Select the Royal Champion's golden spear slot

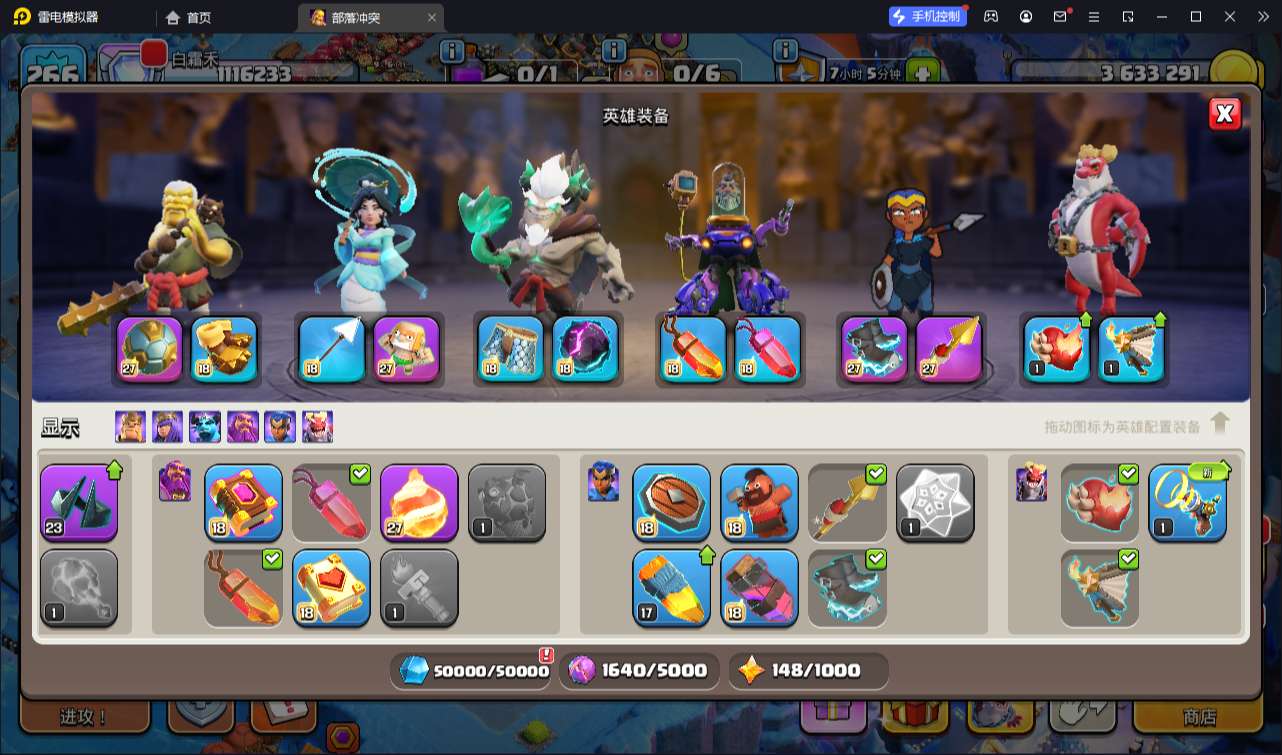coord(949,349)
